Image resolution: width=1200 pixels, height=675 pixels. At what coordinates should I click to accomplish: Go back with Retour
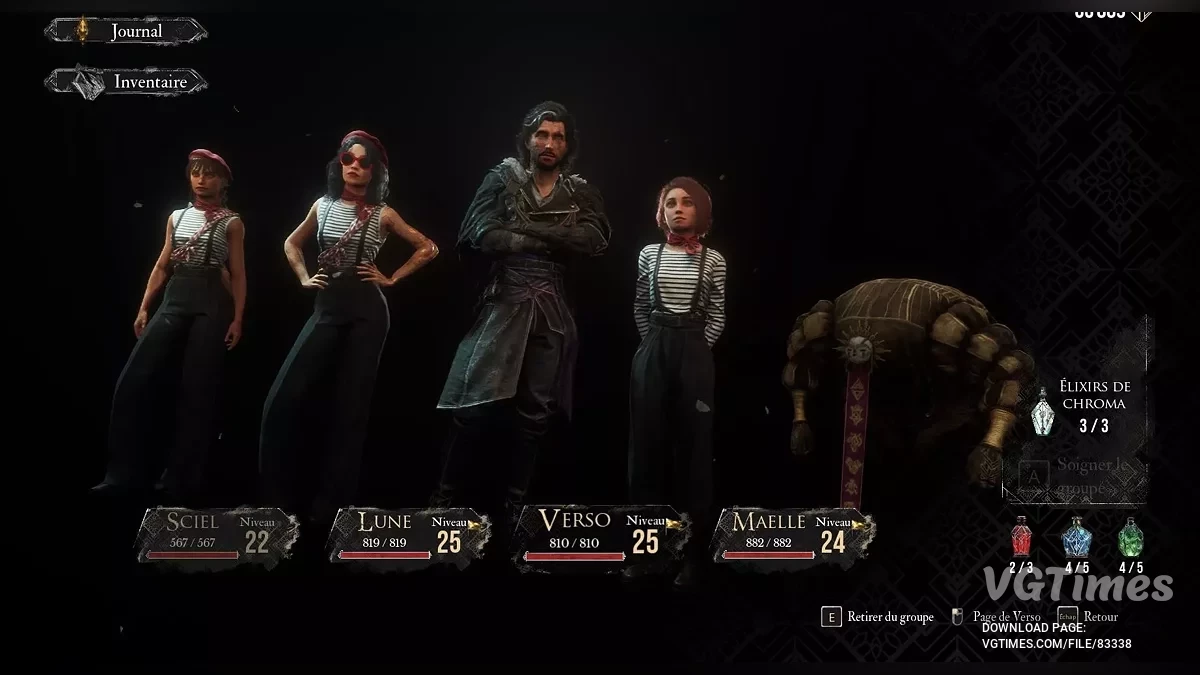click(1099, 617)
